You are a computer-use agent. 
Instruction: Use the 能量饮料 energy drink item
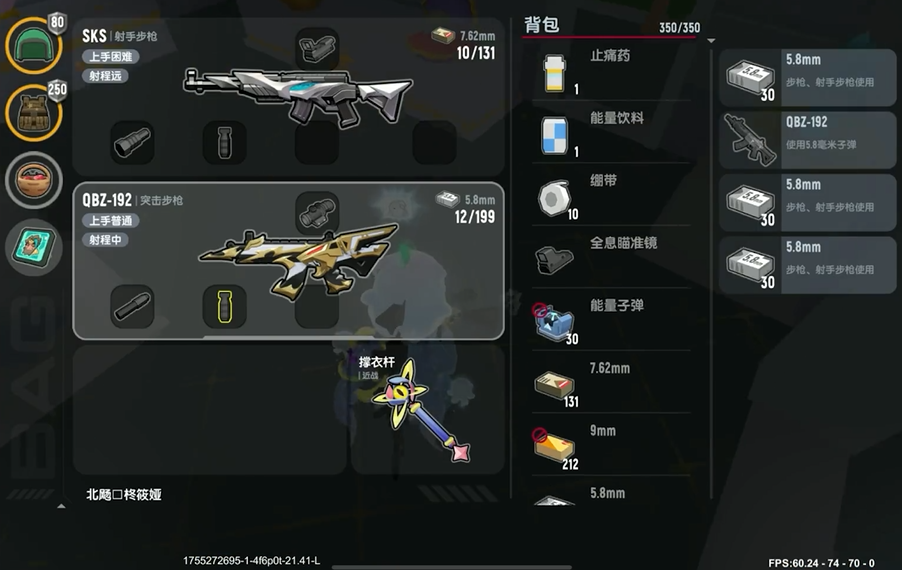point(612,134)
